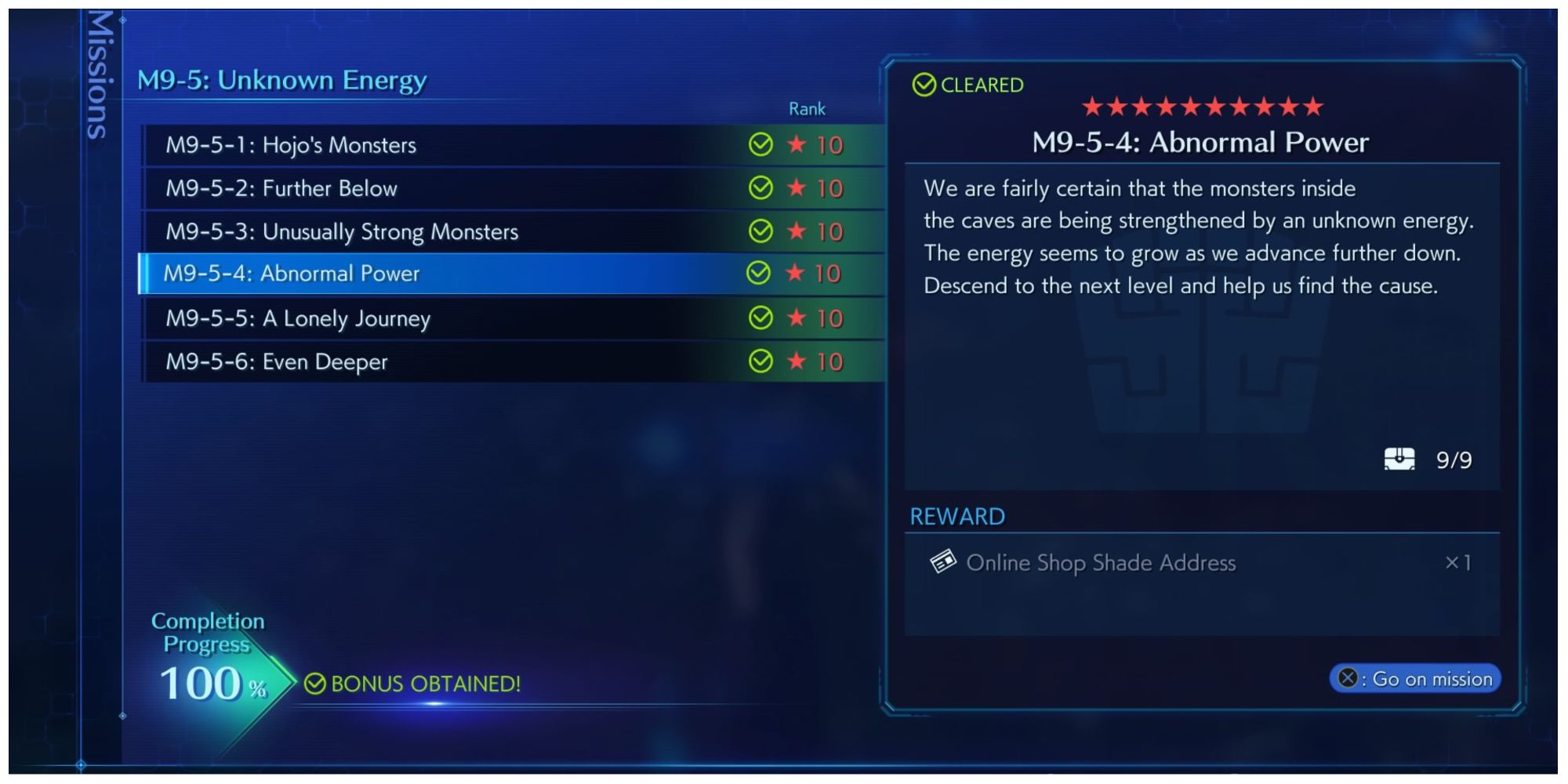Click the 100% Completion Progress indicator
Viewport: 1568px width, 784px height.
pyautogui.click(x=207, y=681)
